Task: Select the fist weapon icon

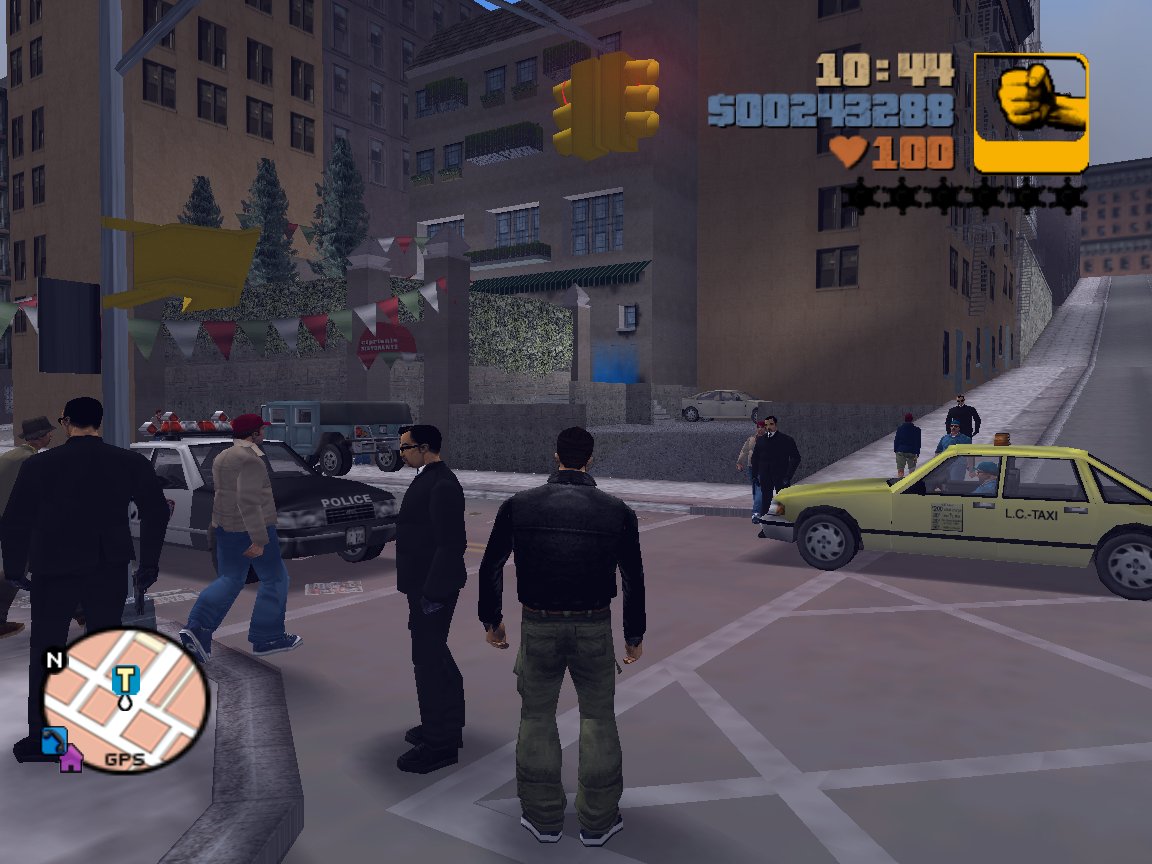Action: 1031,112
